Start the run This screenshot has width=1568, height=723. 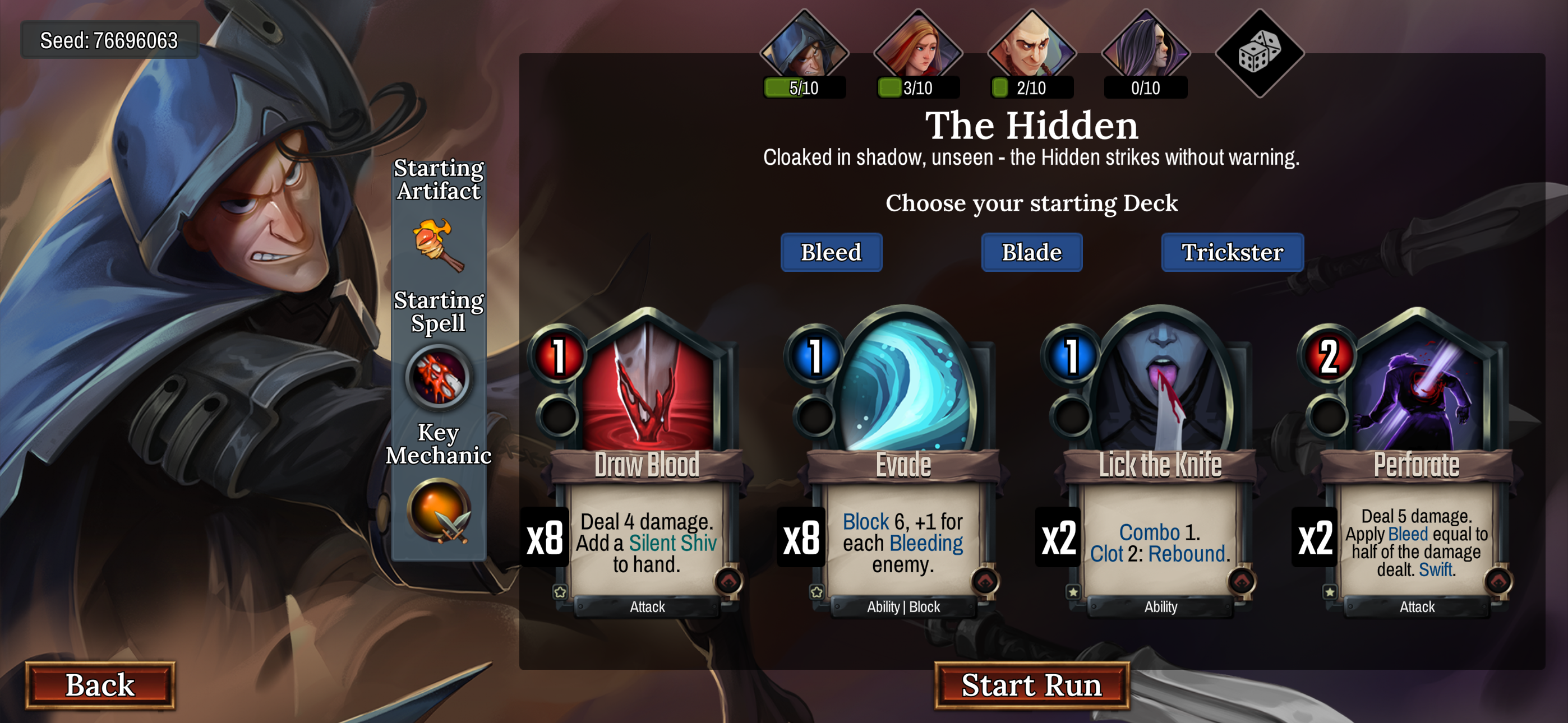click(1031, 685)
